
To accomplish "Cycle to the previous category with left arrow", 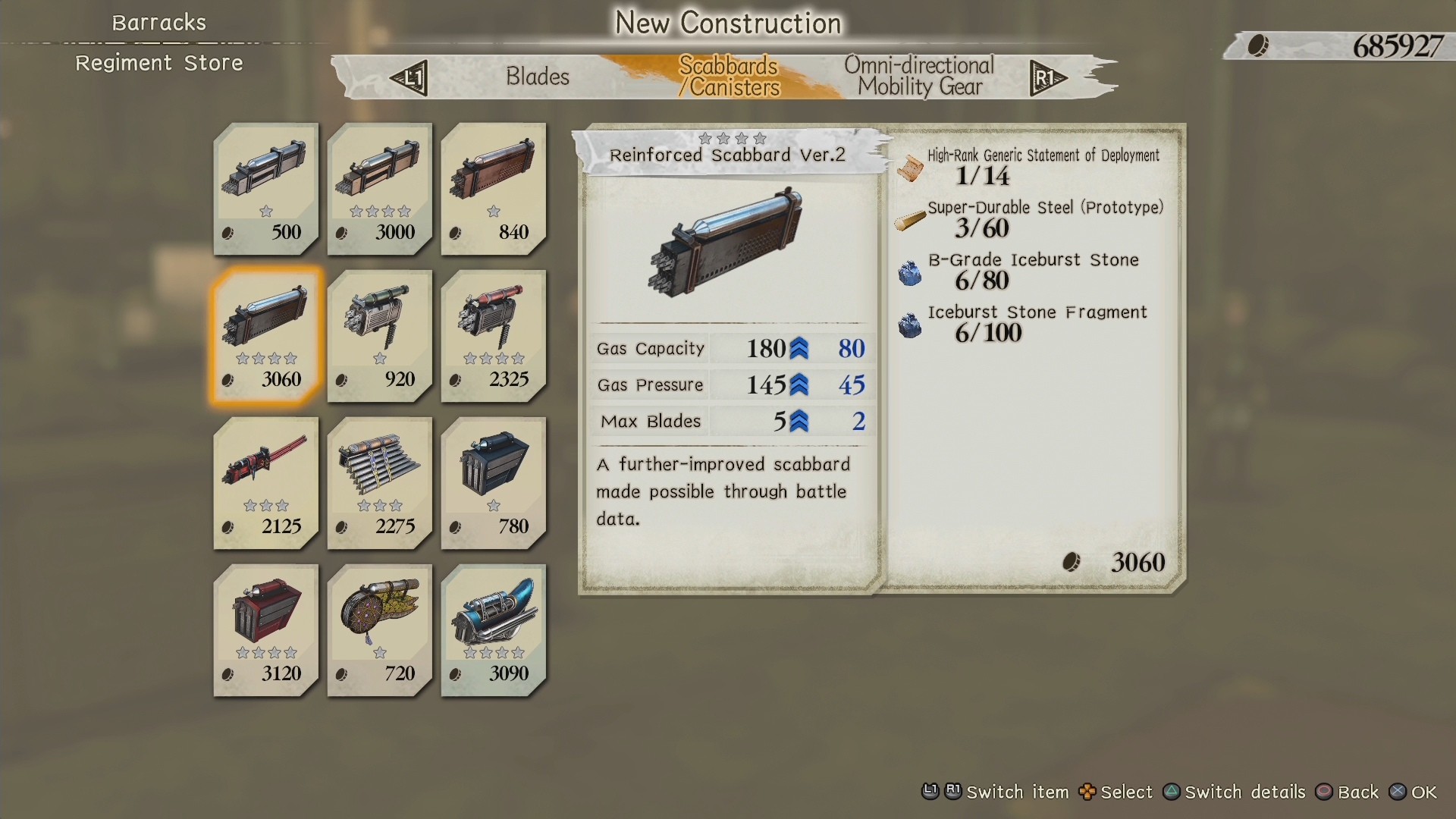I will (x=409, y=77).
